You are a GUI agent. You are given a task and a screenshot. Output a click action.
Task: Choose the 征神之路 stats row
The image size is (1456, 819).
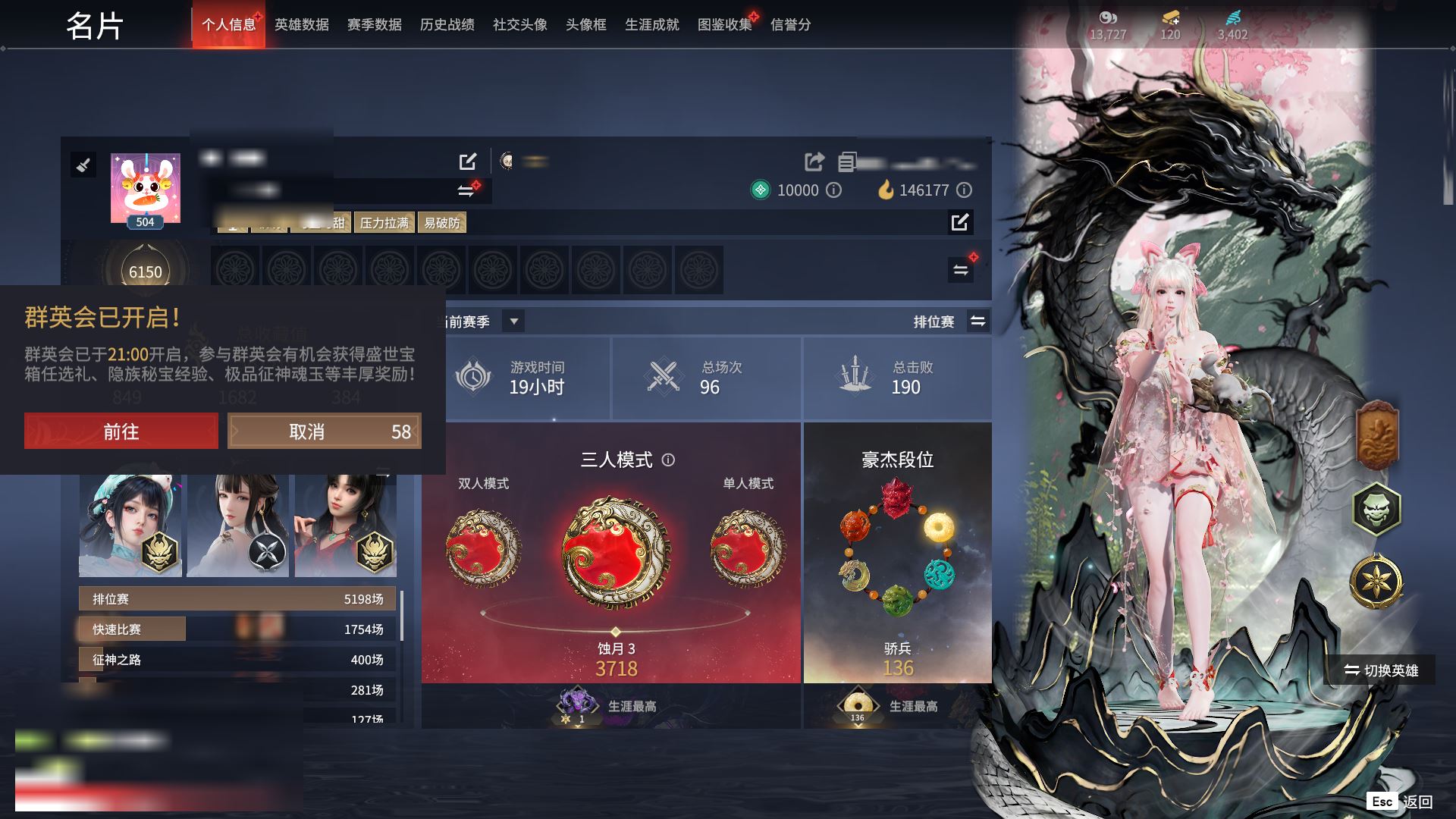pyautogui.click(x=237, y=660)
